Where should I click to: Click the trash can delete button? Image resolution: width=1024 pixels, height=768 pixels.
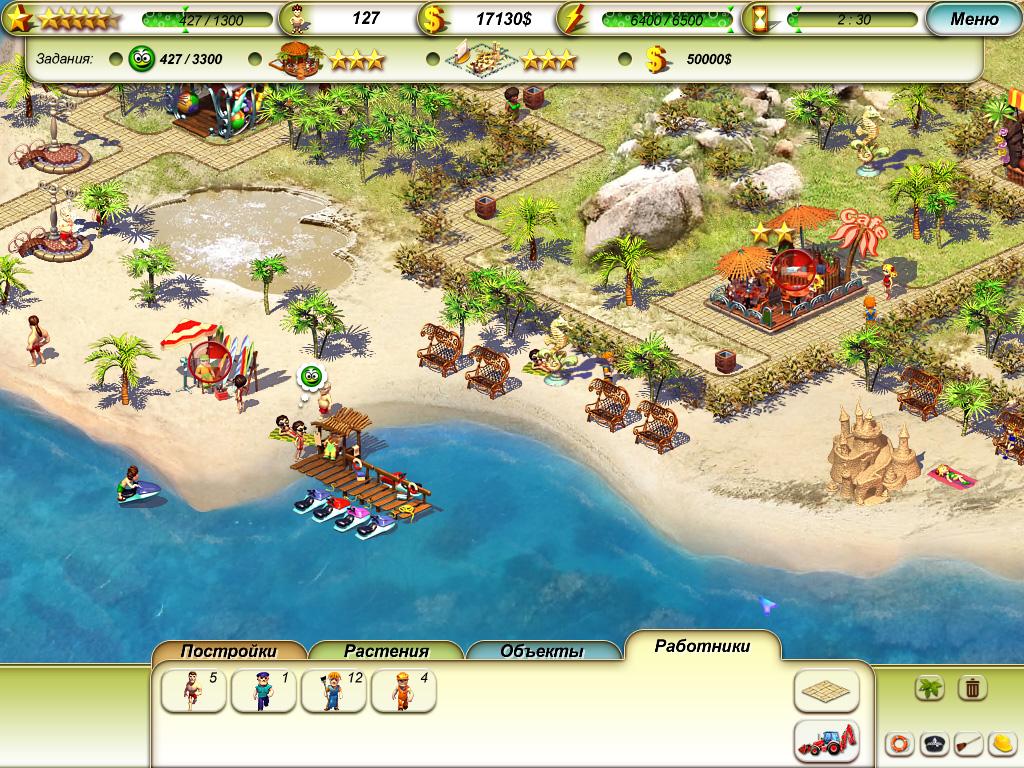(973, 688)
